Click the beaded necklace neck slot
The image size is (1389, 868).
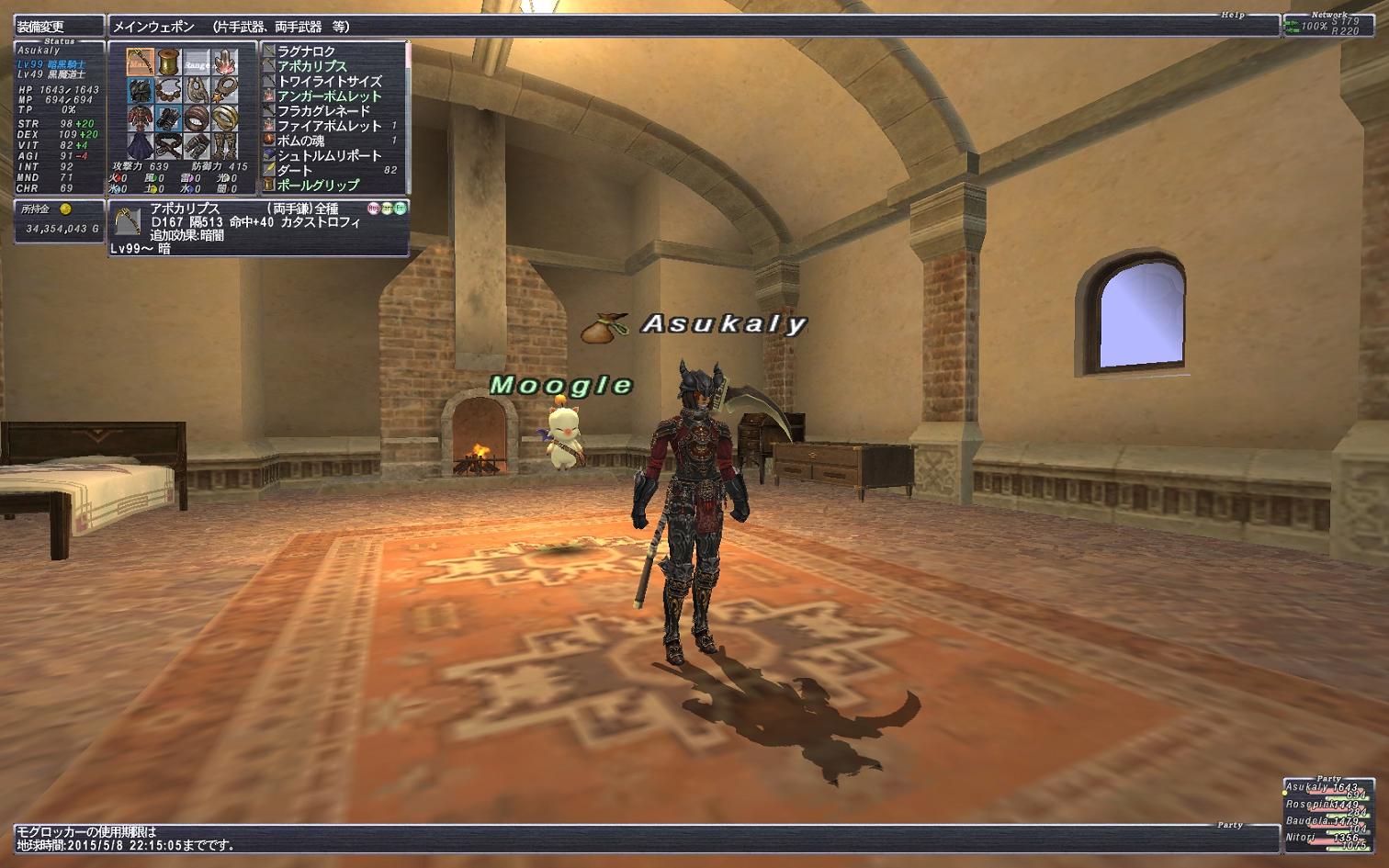point(168,90)
